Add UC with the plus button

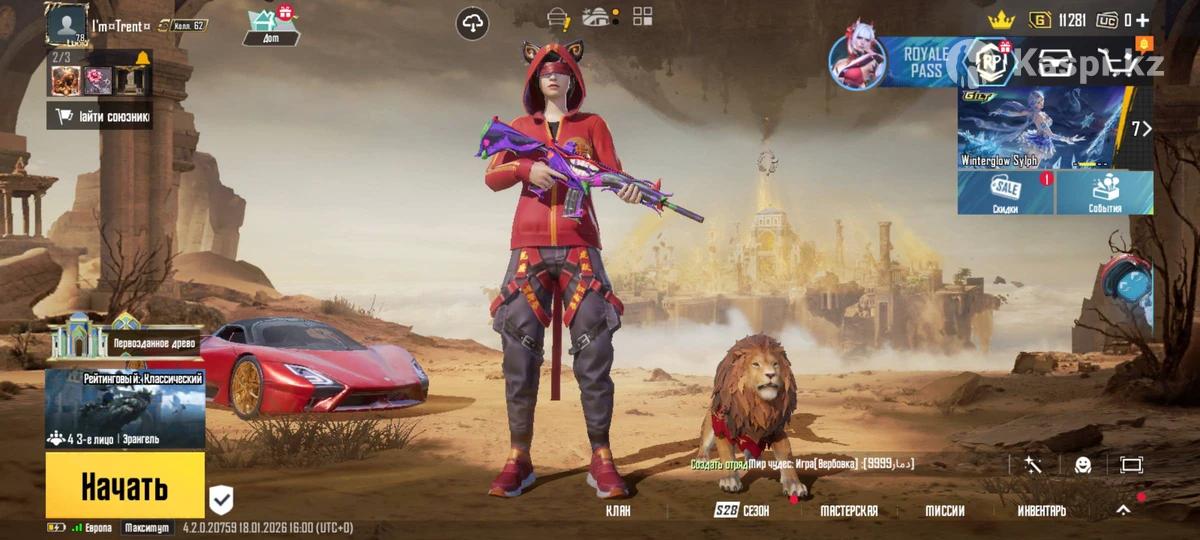click(x=1142, y=20)
